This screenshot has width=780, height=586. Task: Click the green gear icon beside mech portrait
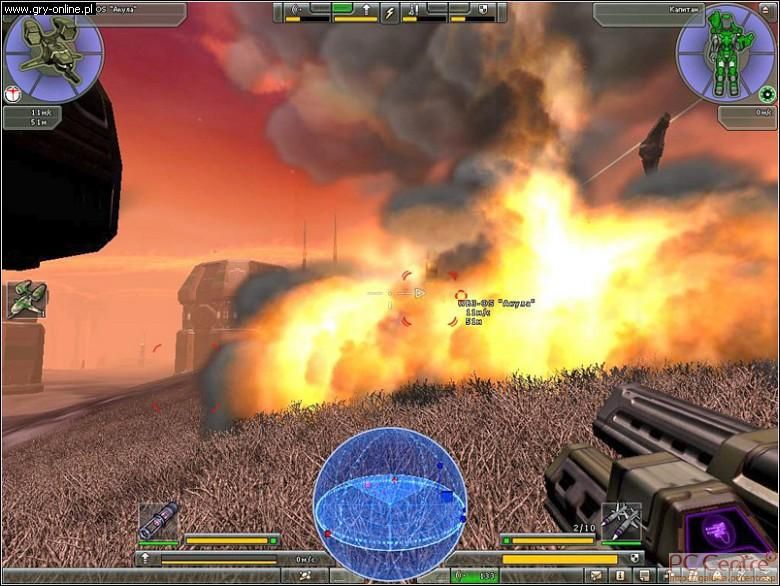767,95
